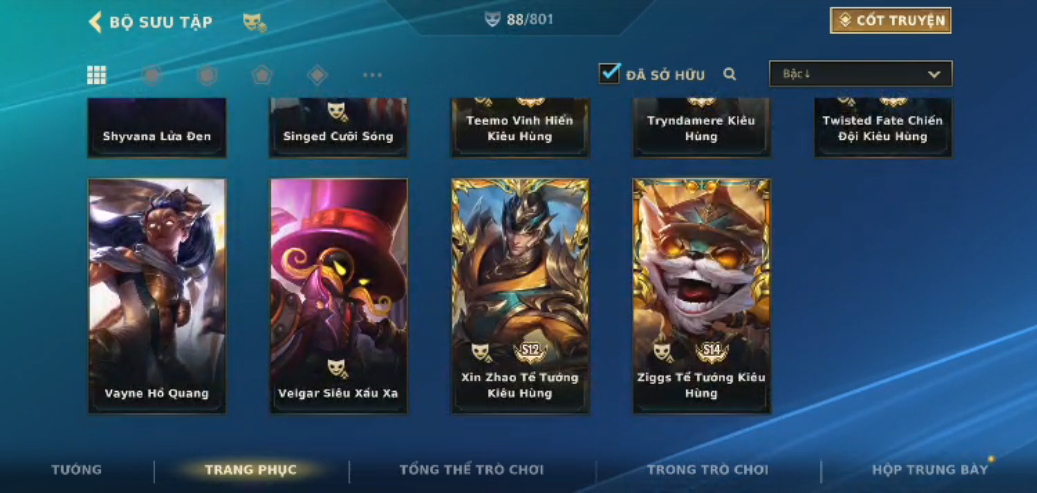Open the three-dots more filters option
The width and height of the screenshot is (1037, 493).
click(372, 75)
